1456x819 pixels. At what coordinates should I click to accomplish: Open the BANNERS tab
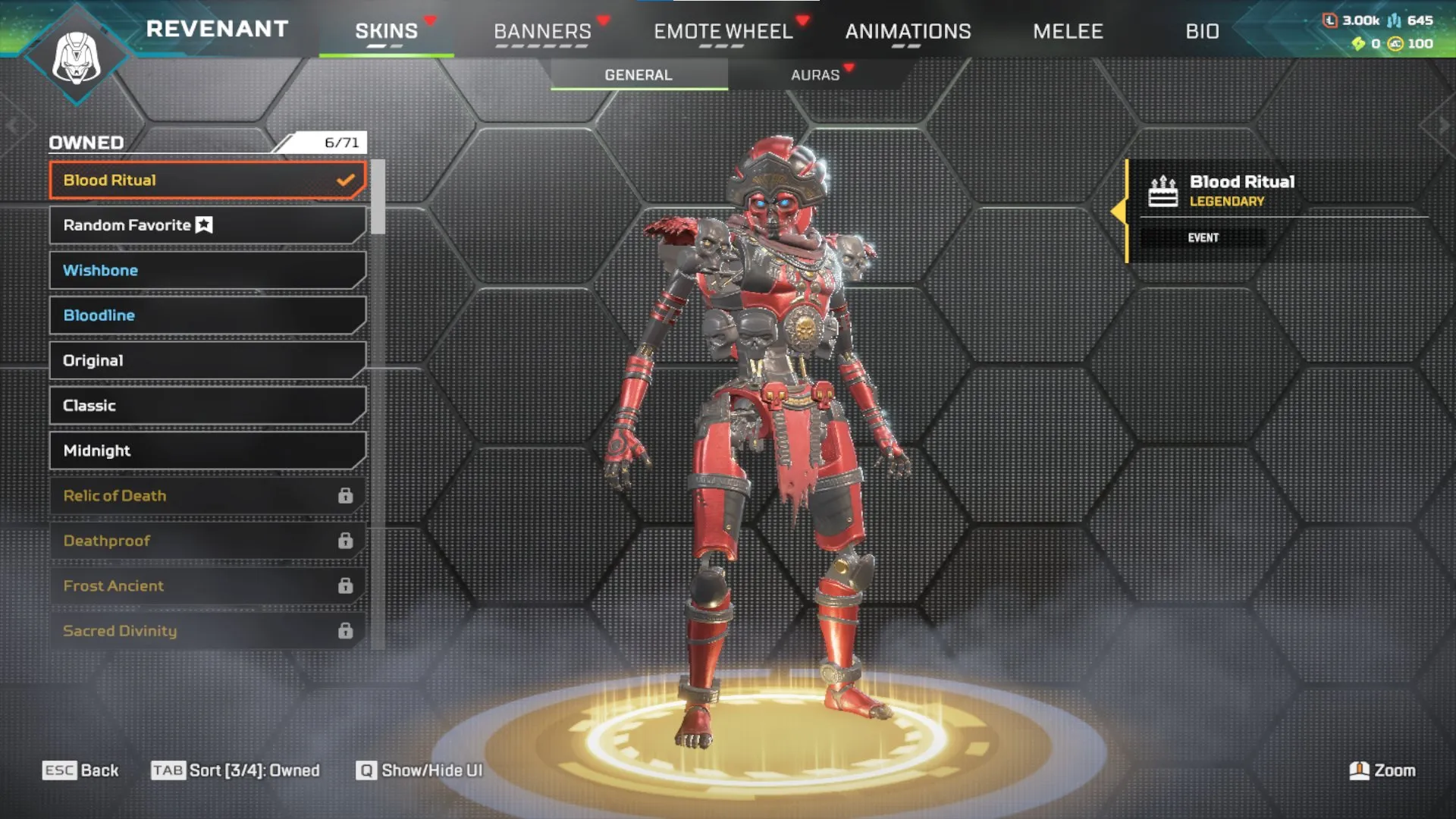(541, 30)
